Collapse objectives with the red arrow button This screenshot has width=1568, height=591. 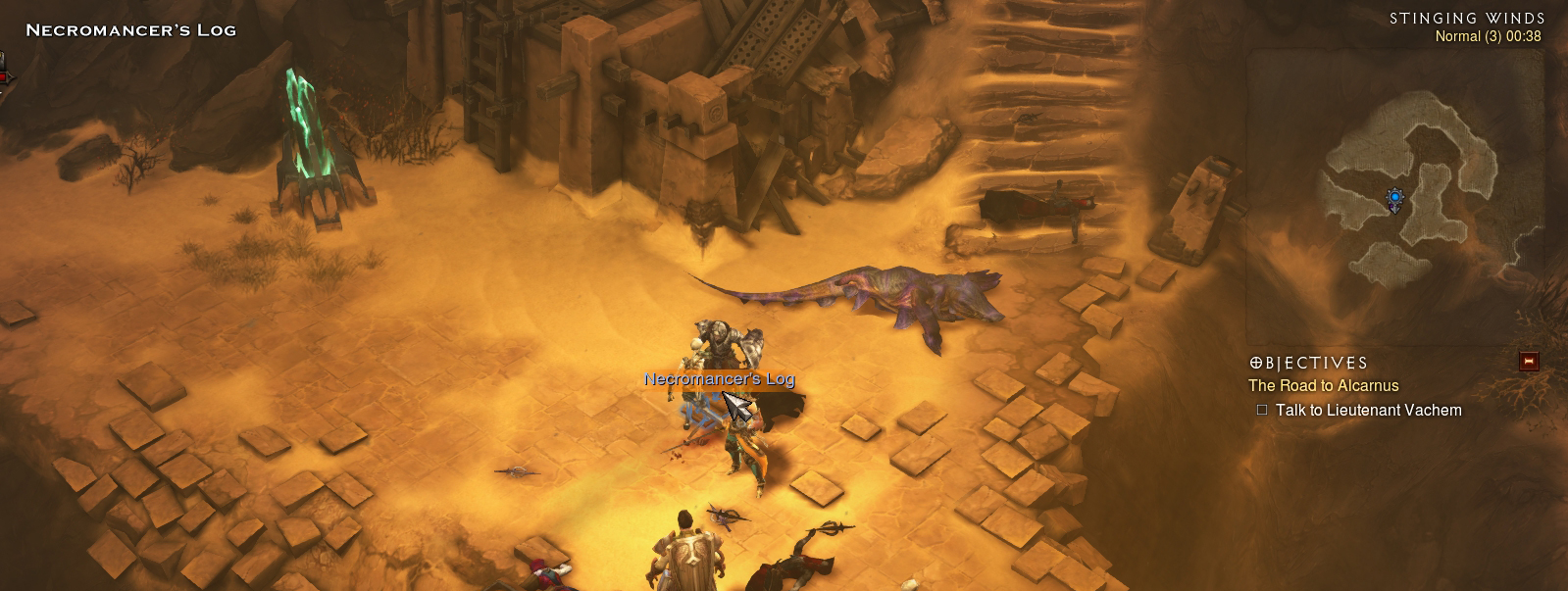(1528, 362)
